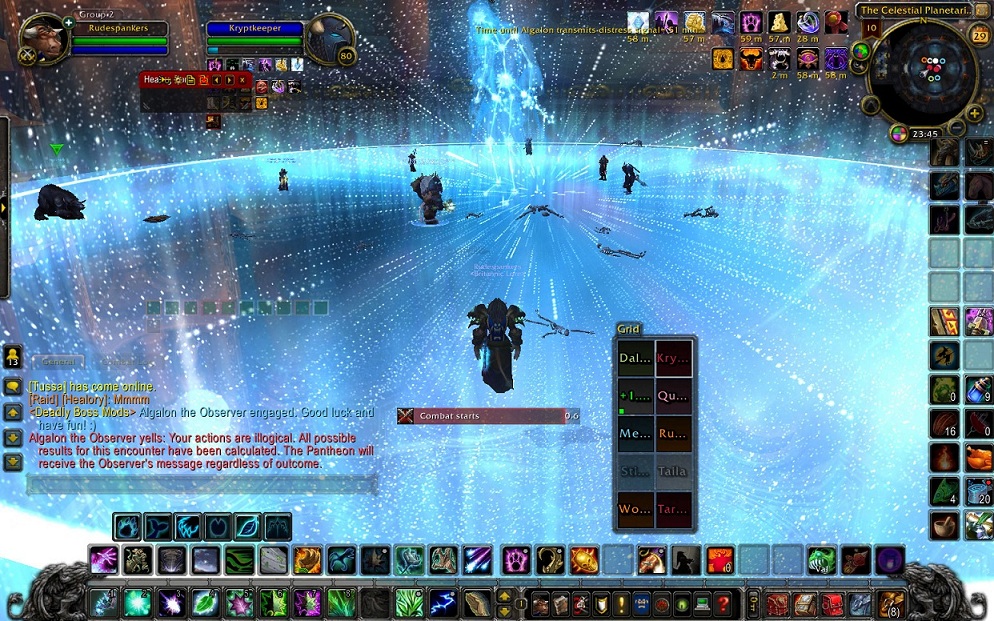Choose Wo... in the Grid raid frame
The width and height of the screenshot is (994, 621).
point(635,510)
